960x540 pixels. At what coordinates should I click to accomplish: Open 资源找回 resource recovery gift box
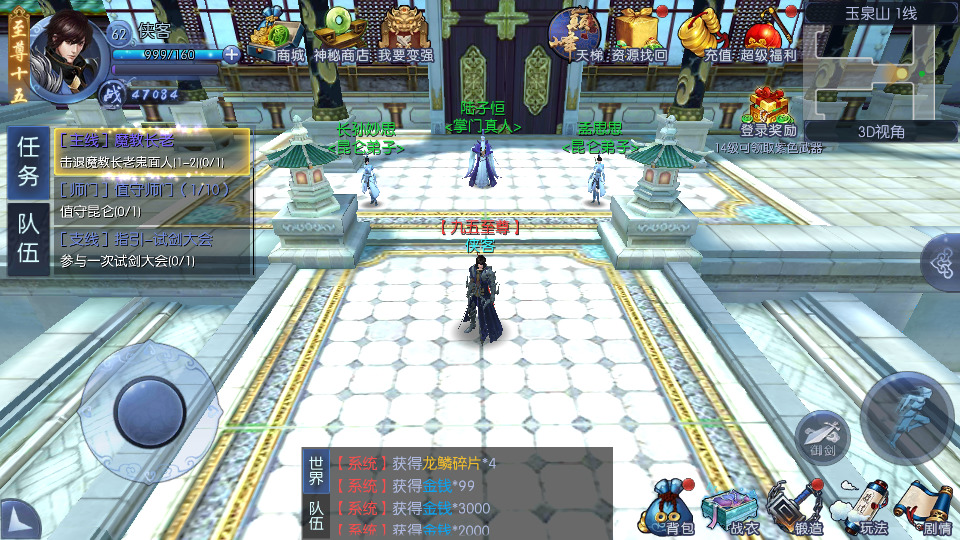[640, 38]
